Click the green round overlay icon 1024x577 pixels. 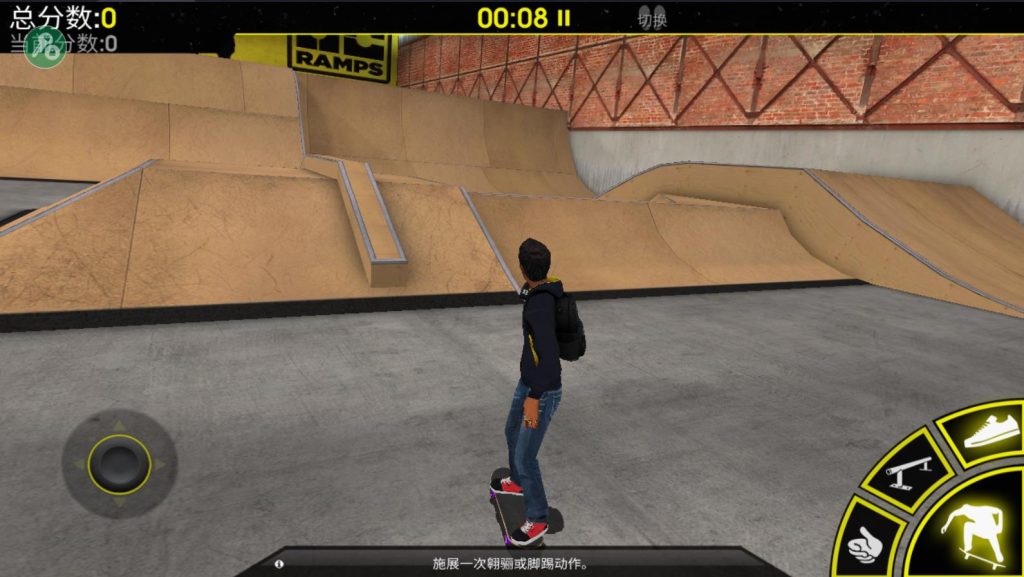click(44, 46)
